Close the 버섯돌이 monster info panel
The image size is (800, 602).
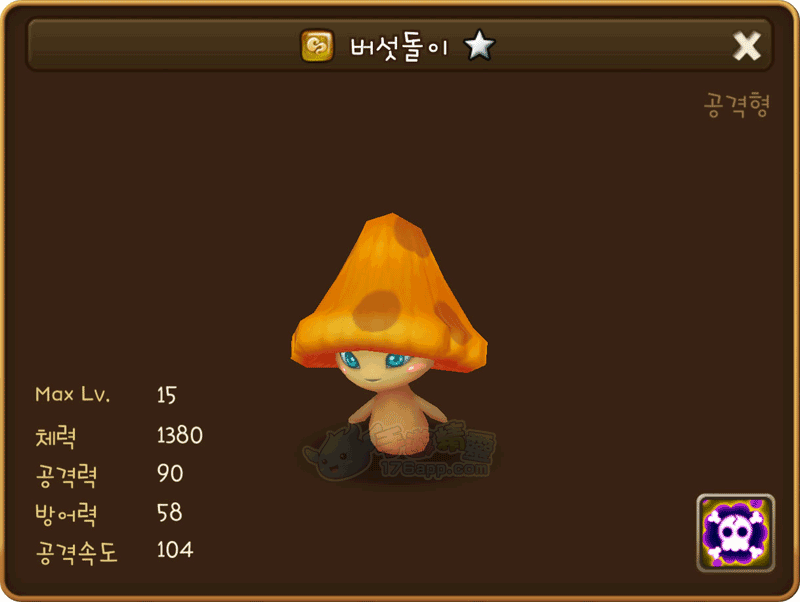[x=747, y=46]
